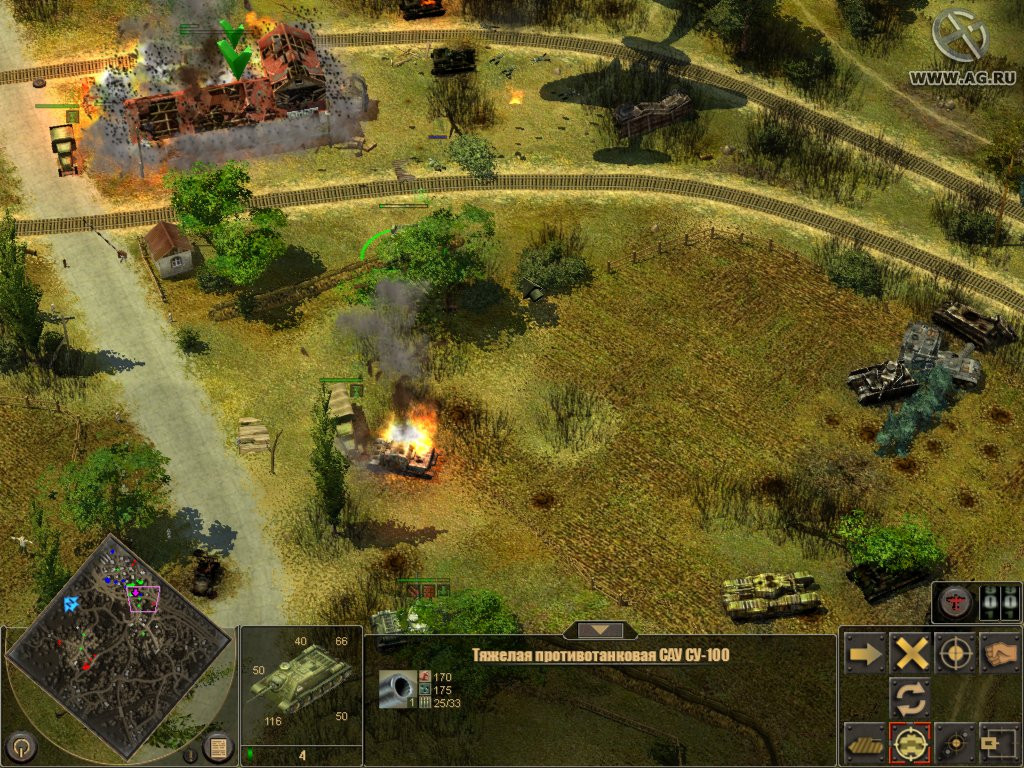Open the round menu button beside the minimap

point(22,745)
